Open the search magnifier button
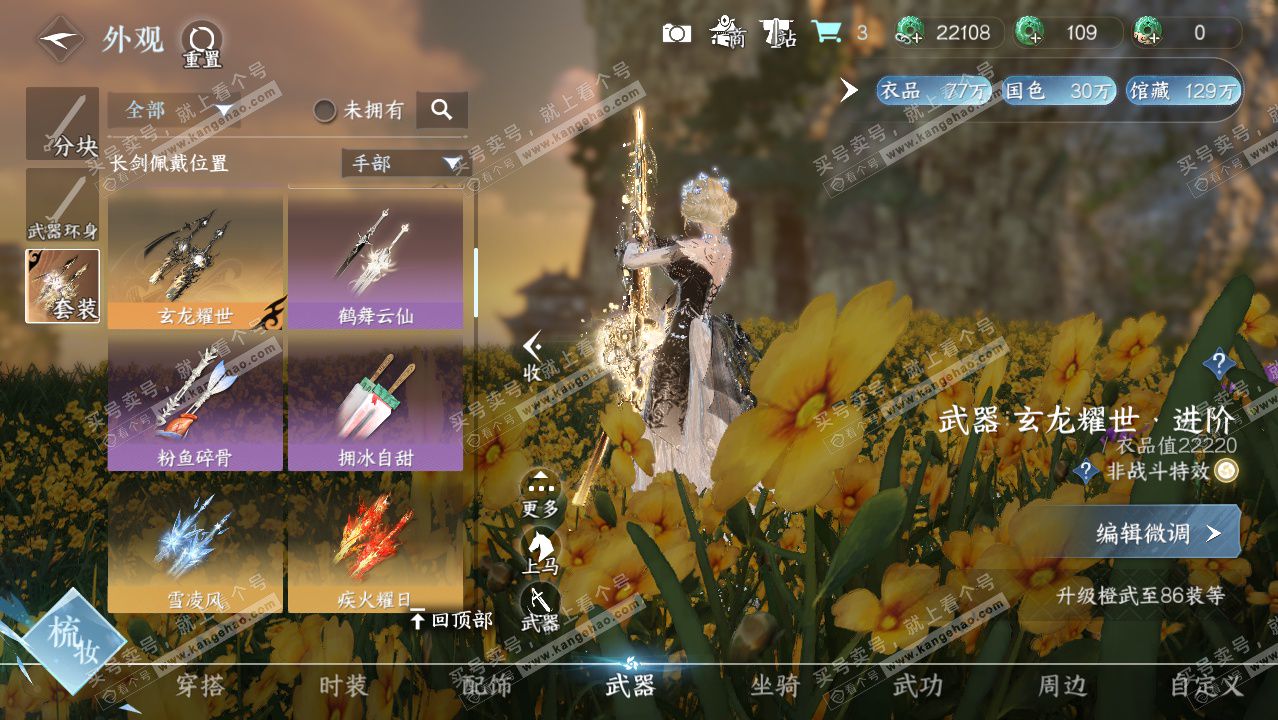Image resolution: width=1278 pixels, height=720 pixels. (442, 110)
